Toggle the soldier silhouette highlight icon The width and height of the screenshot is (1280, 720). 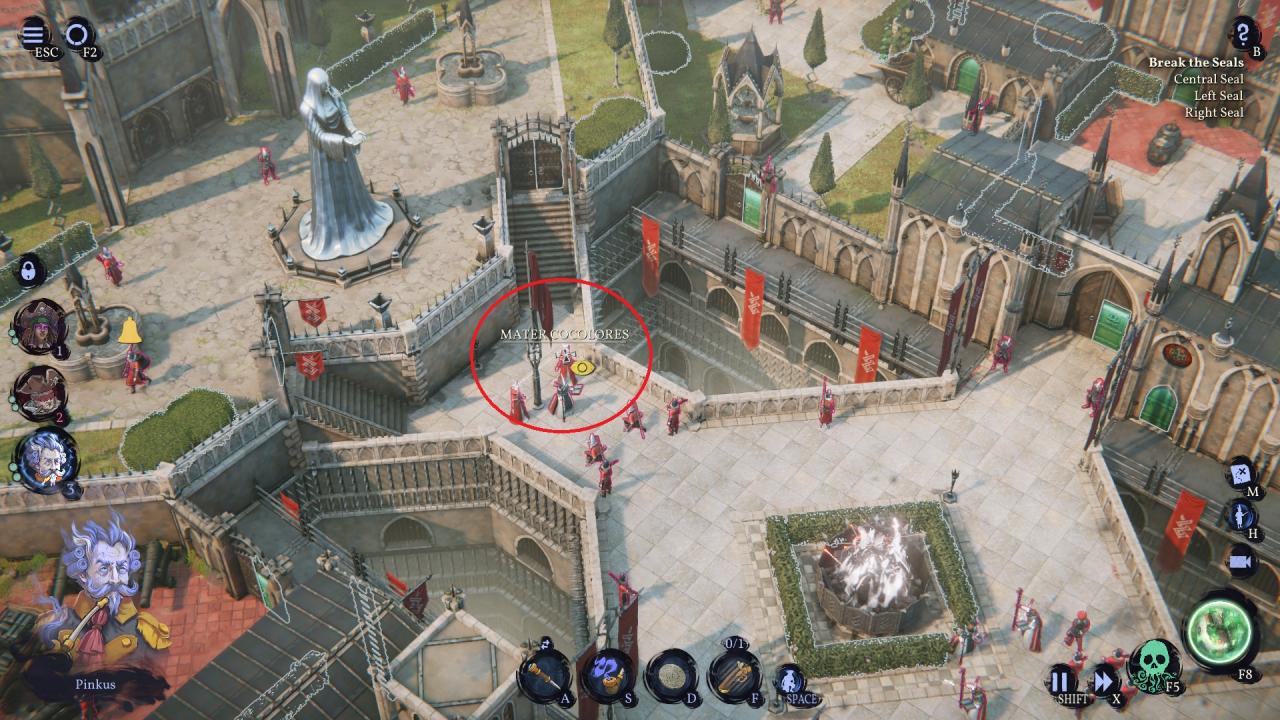pyautogui.click(x=1241, y=516)
